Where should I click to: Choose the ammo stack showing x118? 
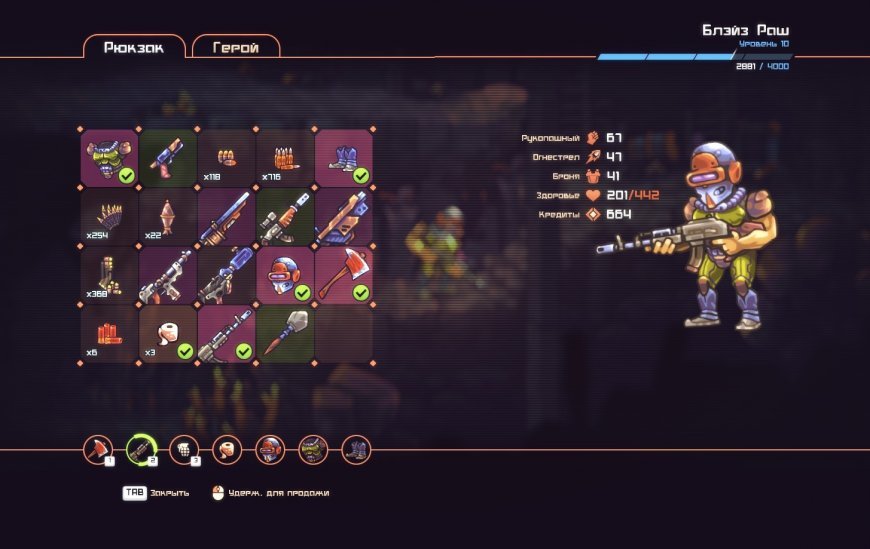tap(227, 158)
